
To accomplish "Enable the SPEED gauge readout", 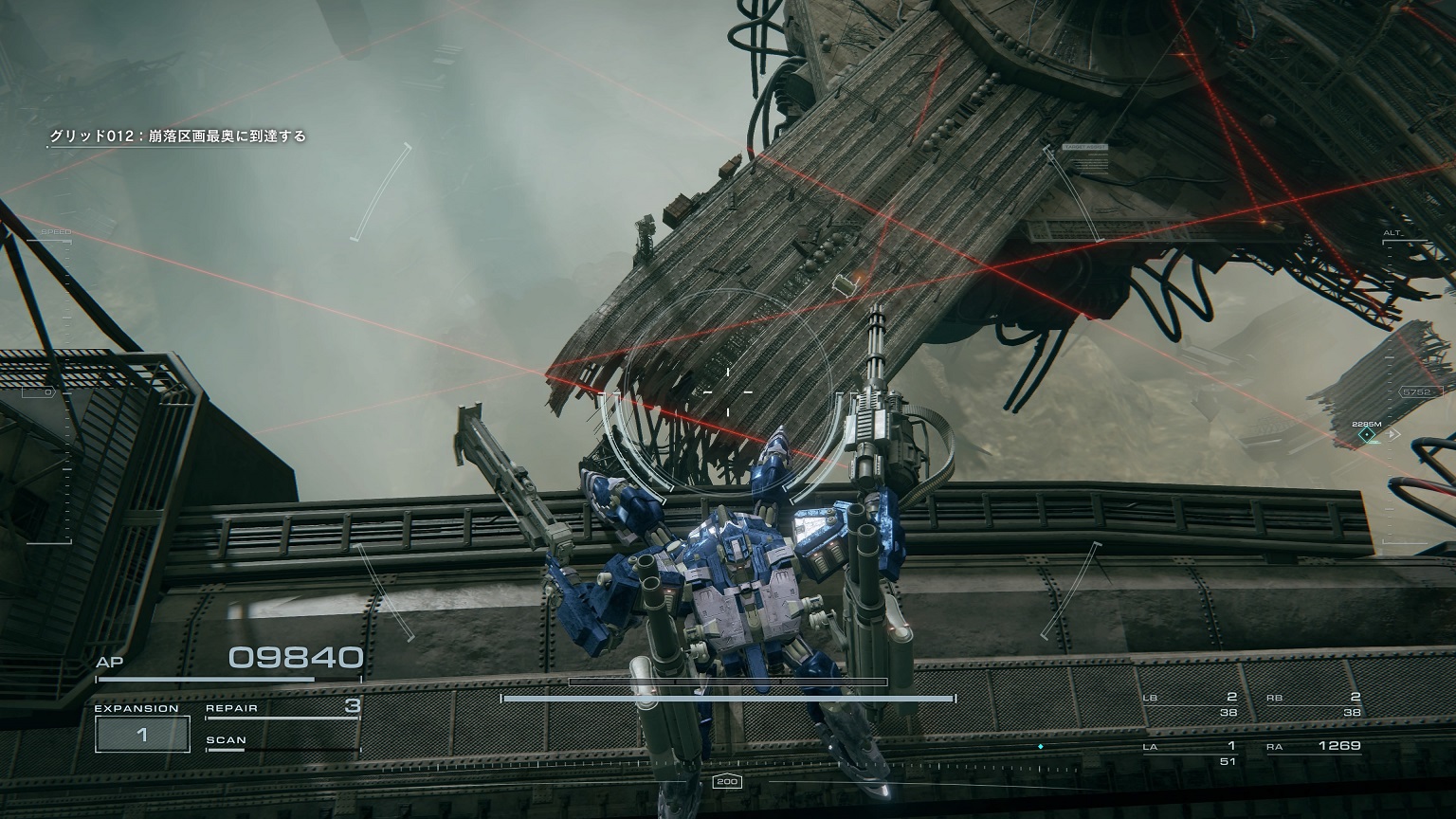I will point(59,229).
